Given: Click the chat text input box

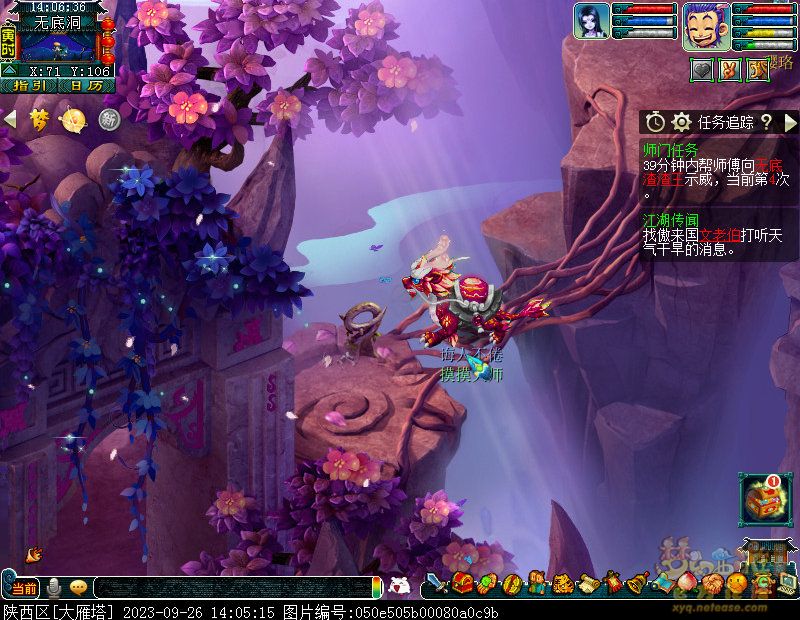Looking at the screenshot, I should [x=230, y=588].
